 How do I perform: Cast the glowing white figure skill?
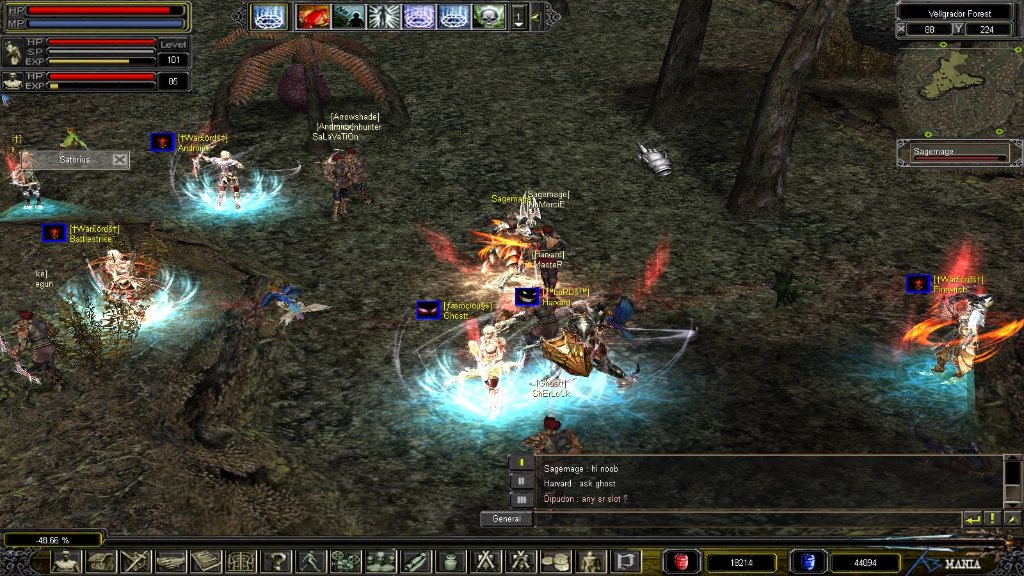pos(384,16)
